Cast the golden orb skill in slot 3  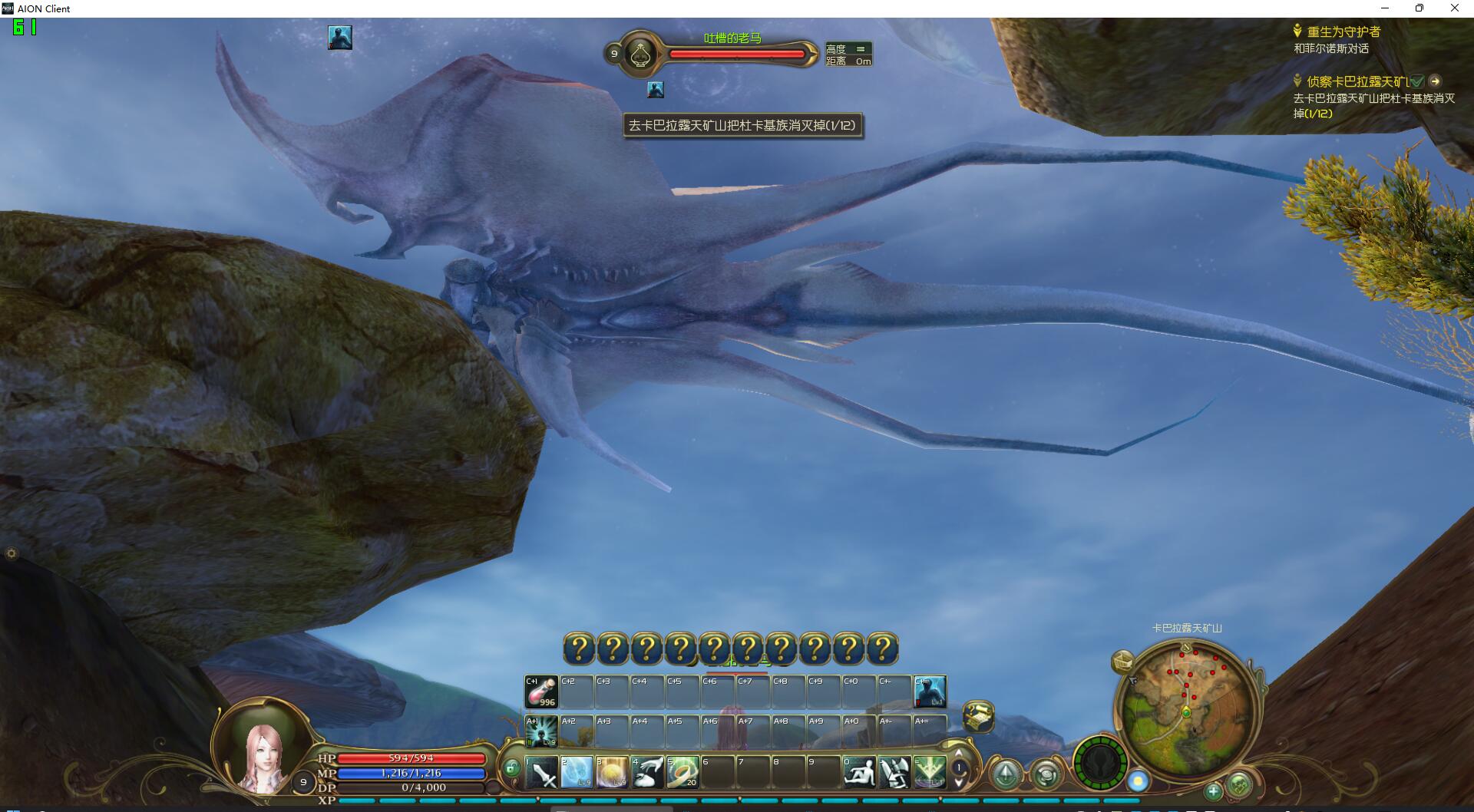pos(613,772)
